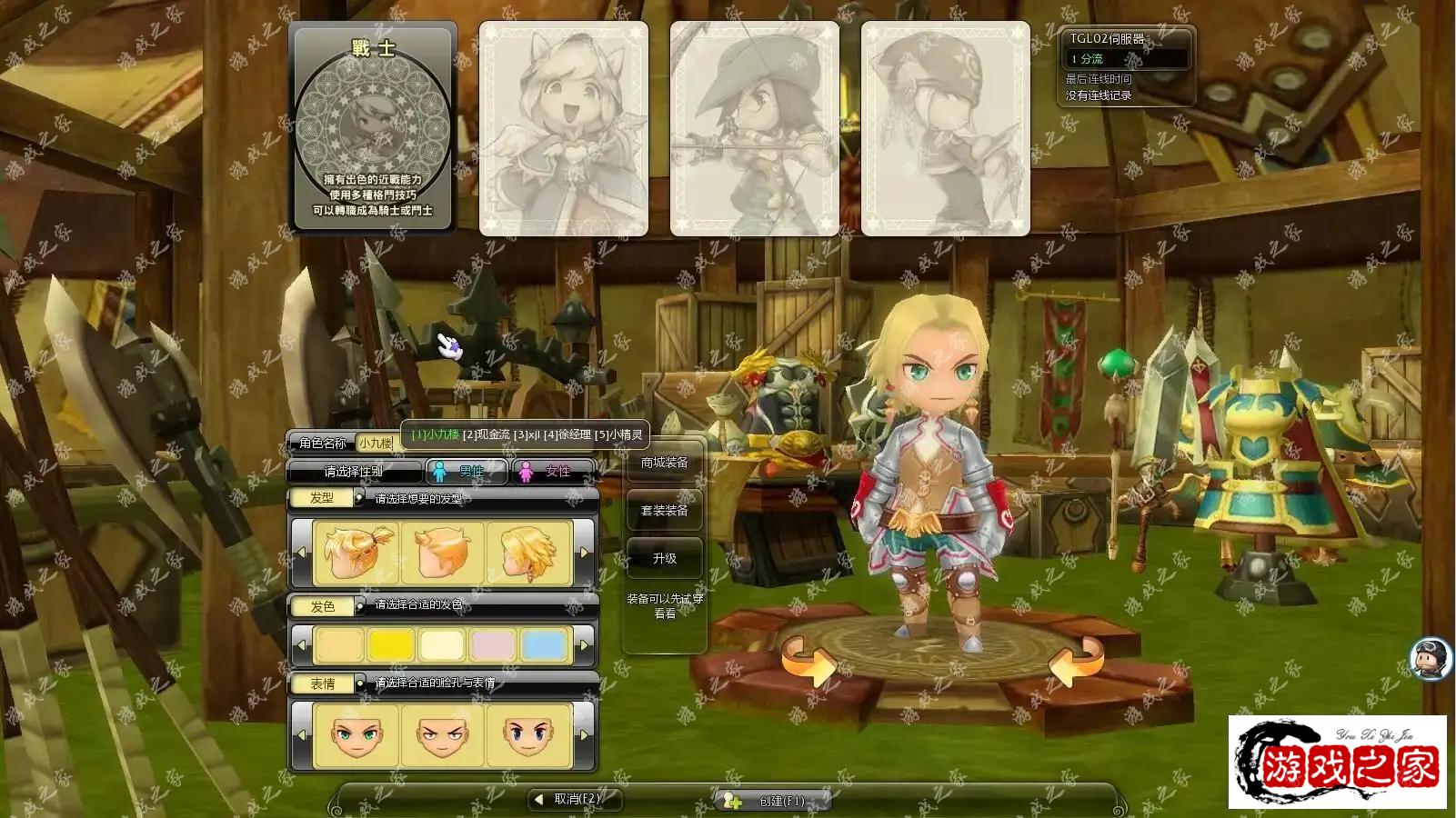Viewport: 1456px width, 818px height.
Task: Open the shop equipment (商城装备) preview
Action: click(664, 463)
